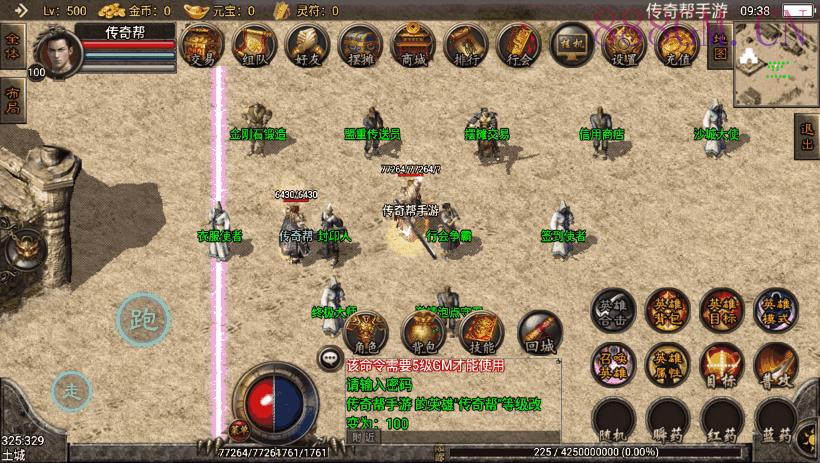Show the 排行 rankings
Image resolution: width=820 pixels, height=463 pixels.
(x=465, y=46)
